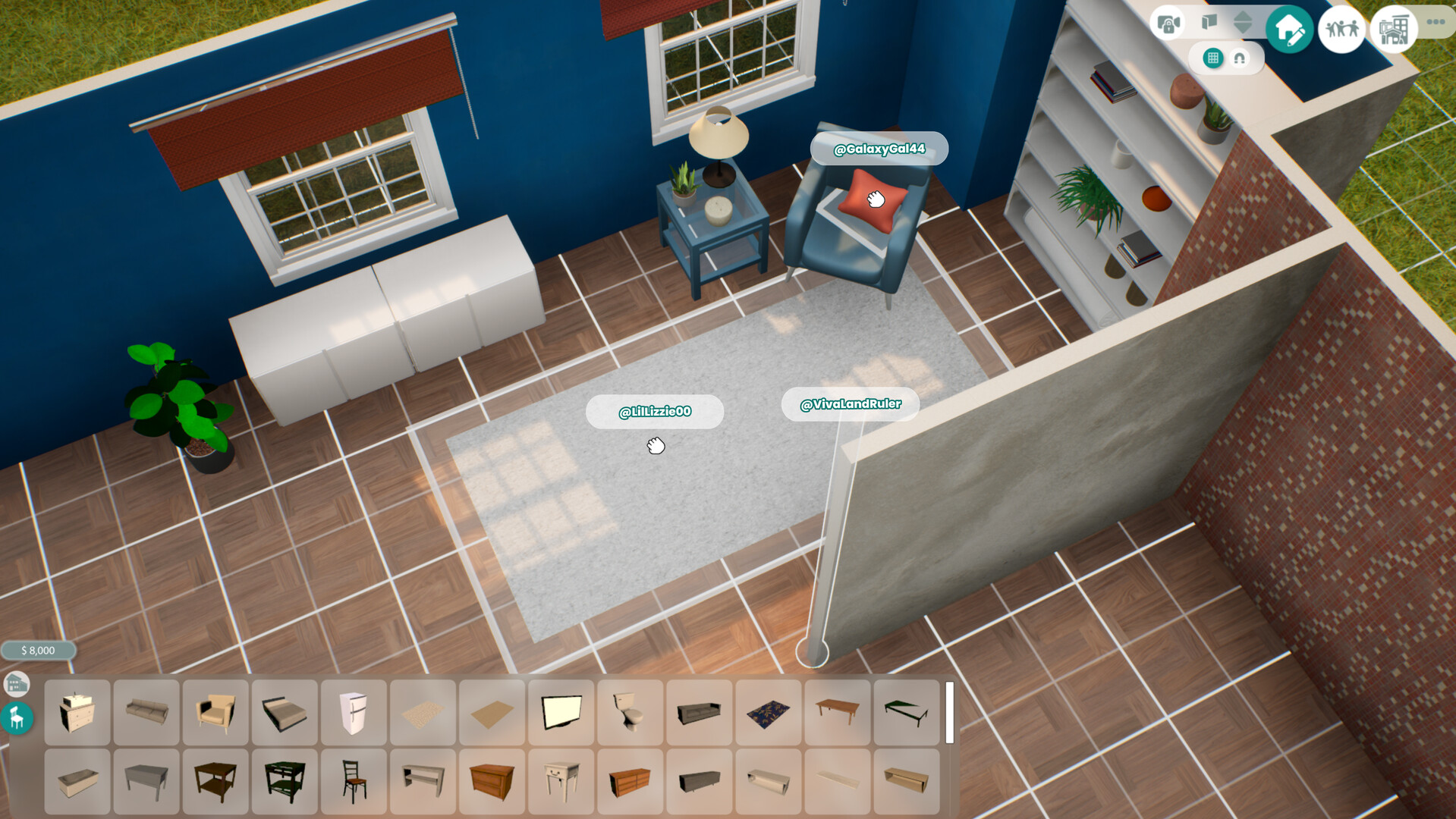Screen dimensions: 1456x819
Task: Open the more options ellipsis icon
Action: coord(1434,21)
